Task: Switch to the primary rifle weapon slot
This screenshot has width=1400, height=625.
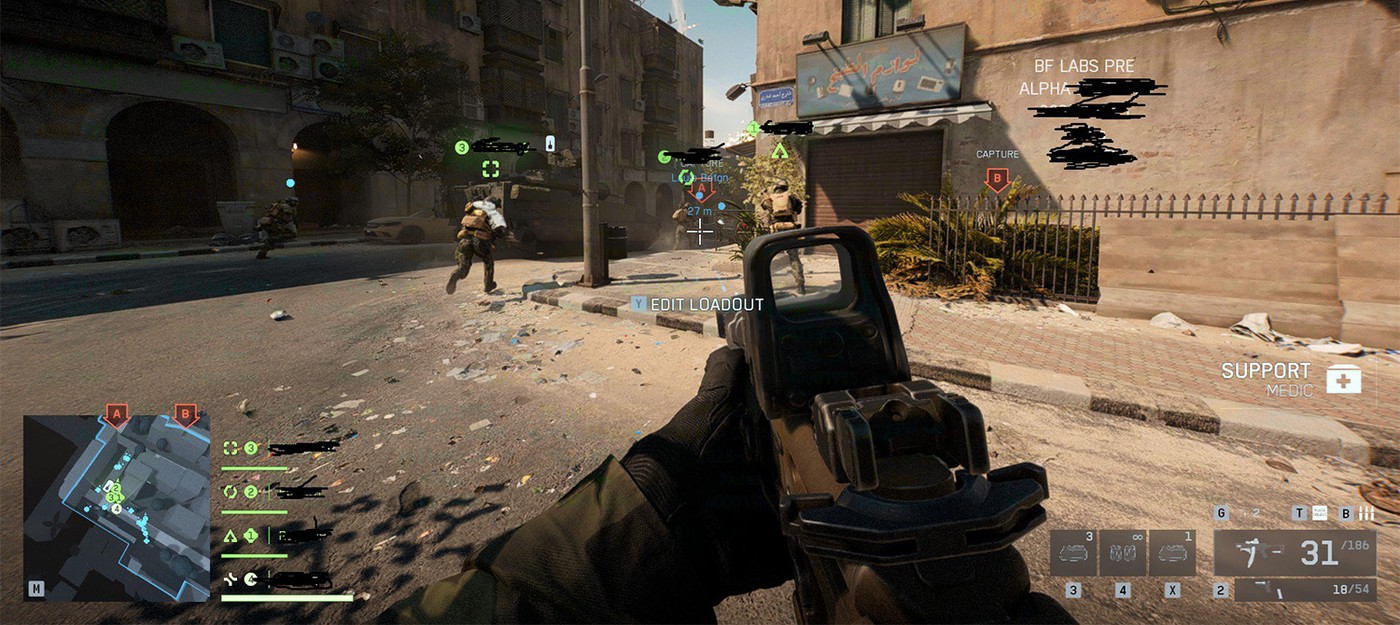Action: tap(1294, 552)
